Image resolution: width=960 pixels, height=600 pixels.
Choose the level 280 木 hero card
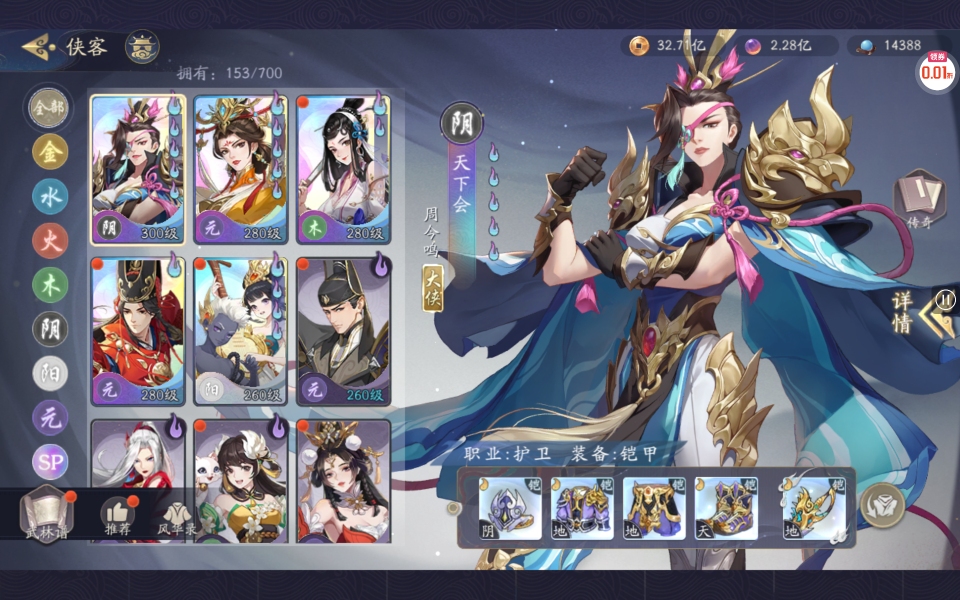343,170
